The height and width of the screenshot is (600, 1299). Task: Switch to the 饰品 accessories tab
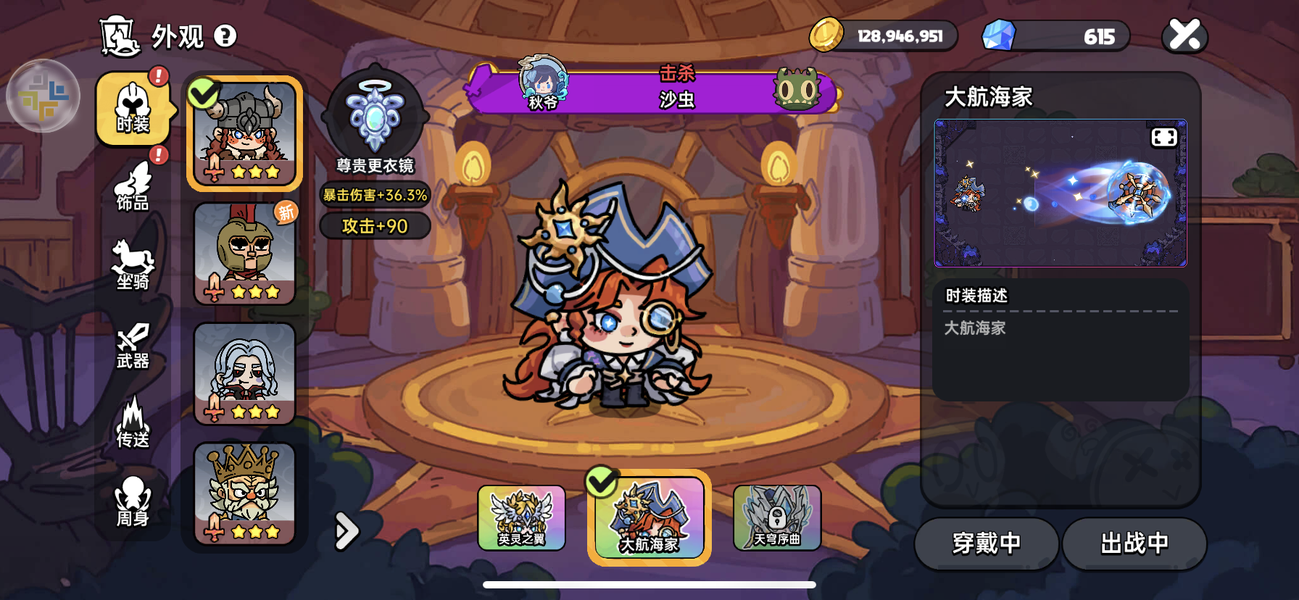point(133,188)
